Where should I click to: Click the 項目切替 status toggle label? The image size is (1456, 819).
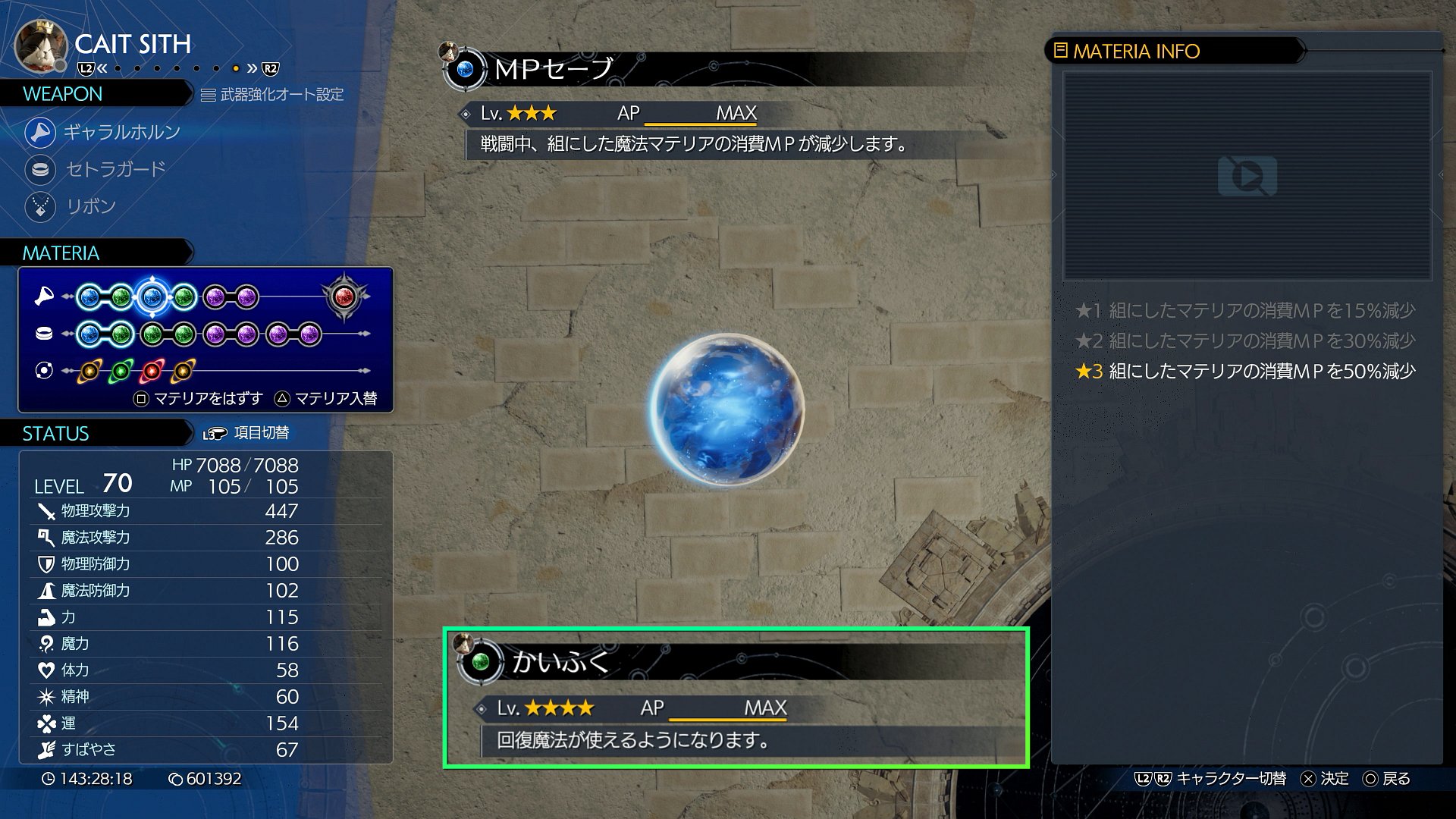pyautogui.click(x=261, y=433)
